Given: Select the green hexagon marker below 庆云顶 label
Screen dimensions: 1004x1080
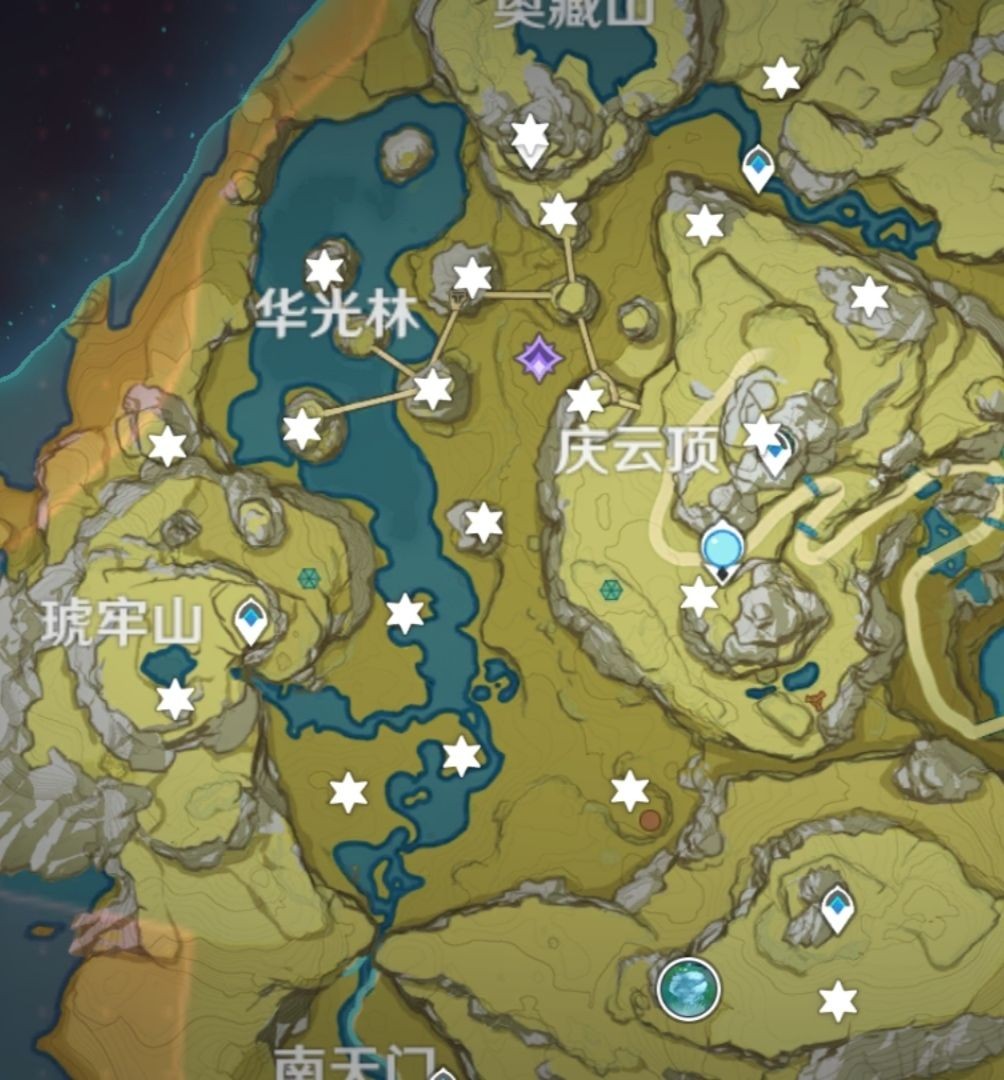Looking at the screenshot, I should click(611, 590).
